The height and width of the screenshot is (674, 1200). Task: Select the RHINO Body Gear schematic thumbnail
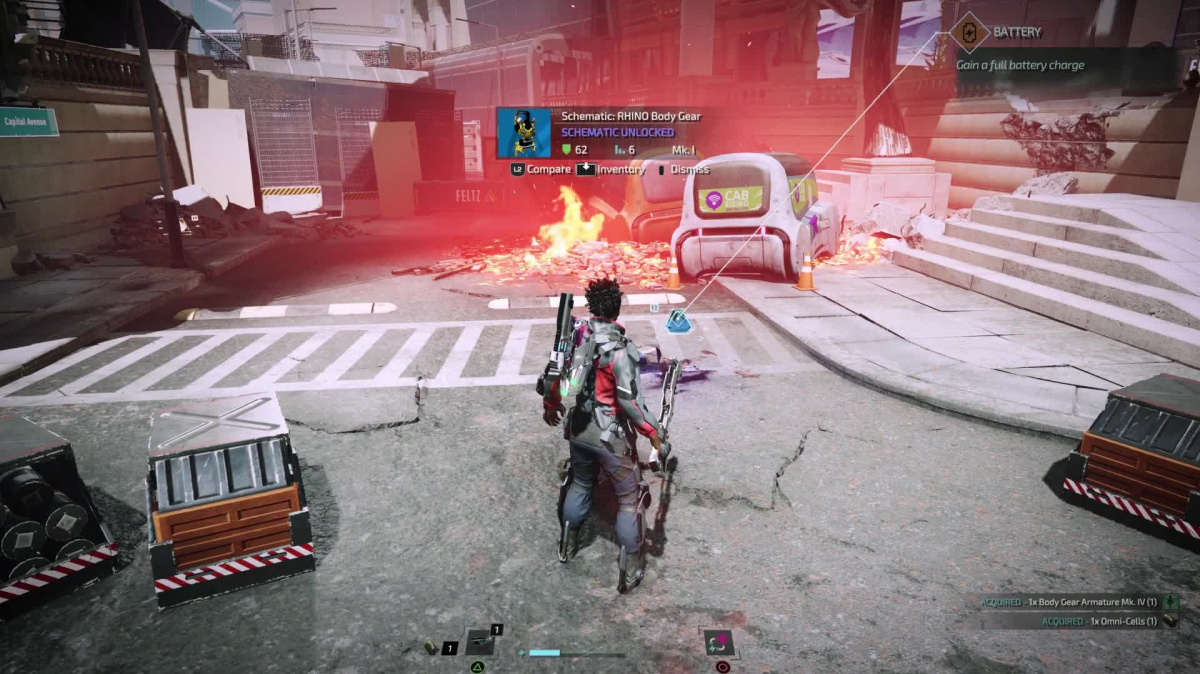point(523,133)
